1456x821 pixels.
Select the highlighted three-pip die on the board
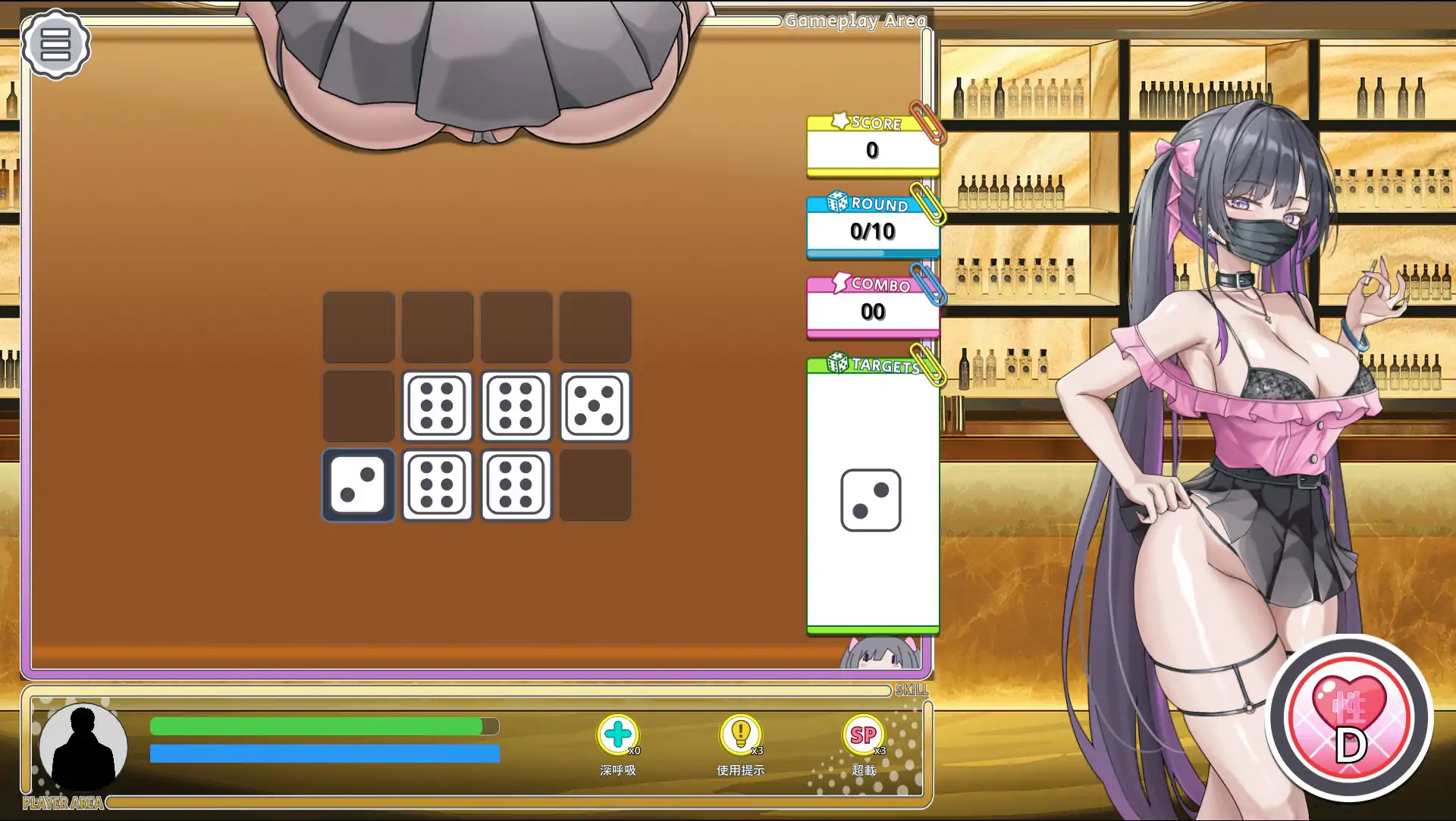point(359,486)
